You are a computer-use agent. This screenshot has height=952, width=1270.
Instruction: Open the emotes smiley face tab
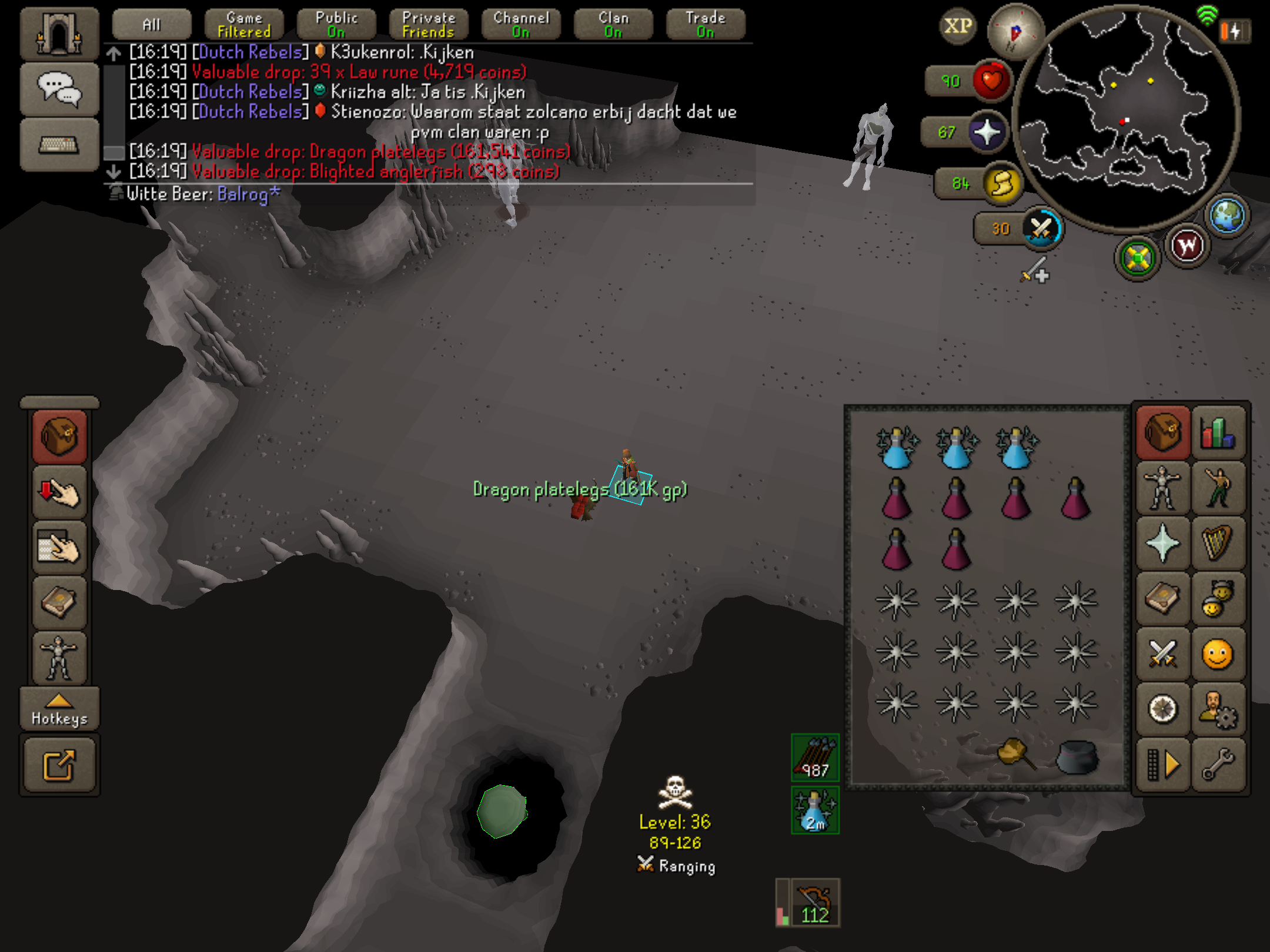click(x=1218, y=653)
